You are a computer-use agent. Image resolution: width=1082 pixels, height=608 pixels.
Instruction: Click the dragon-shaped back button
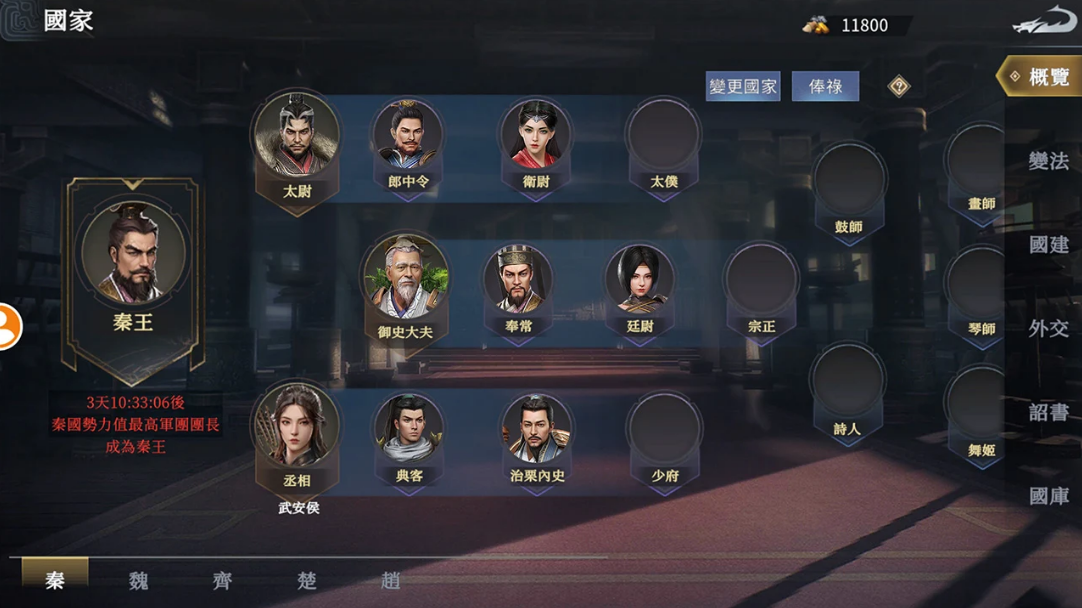pyautogui.click(x=1044, y=24)
